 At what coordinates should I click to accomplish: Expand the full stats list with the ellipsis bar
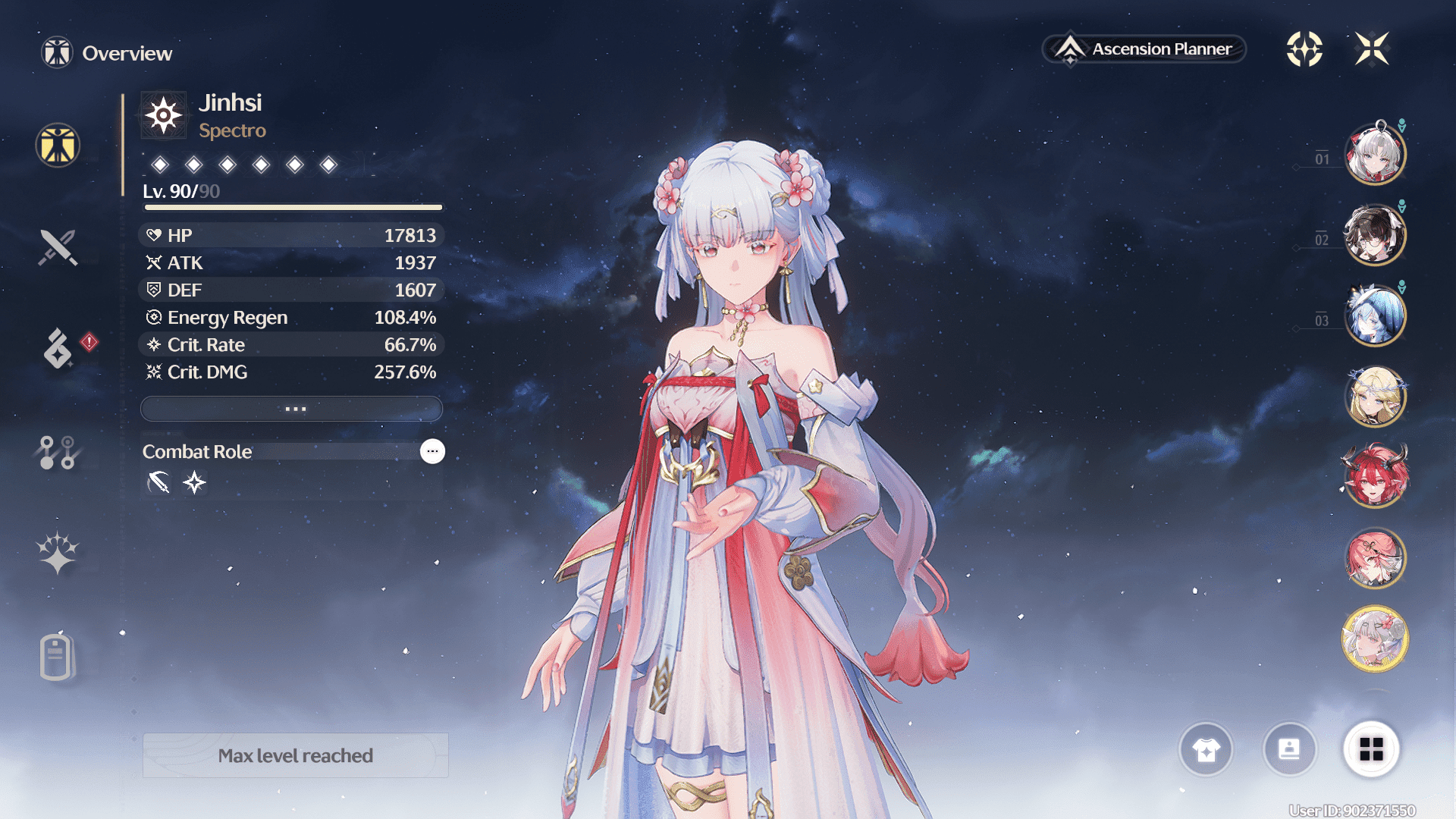292,409
